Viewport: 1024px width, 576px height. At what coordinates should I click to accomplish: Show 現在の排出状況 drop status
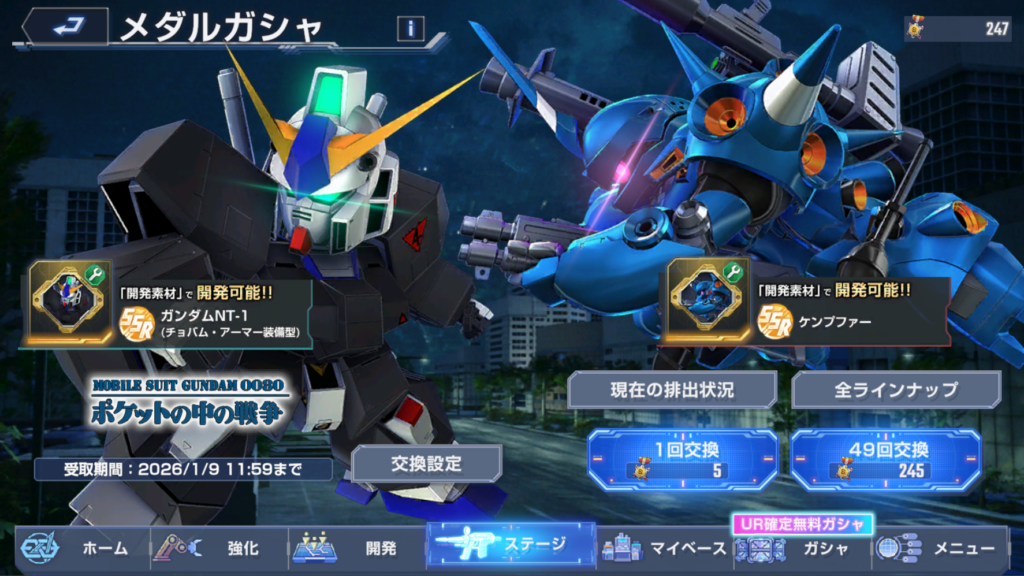click(x=672, y=390)
